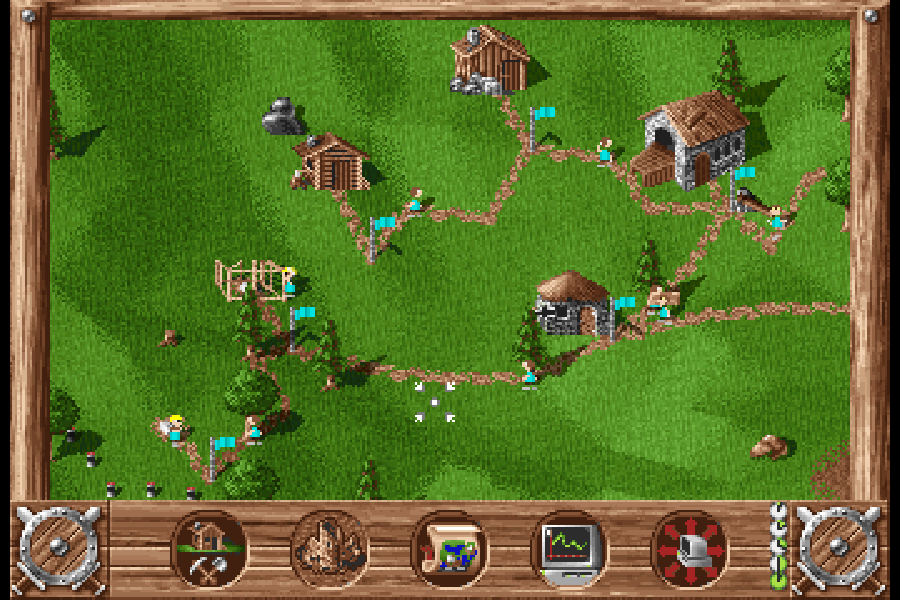Open the build menu with the hut icon
The width and height of the screenshot is (900, 600).
[210, 549]
